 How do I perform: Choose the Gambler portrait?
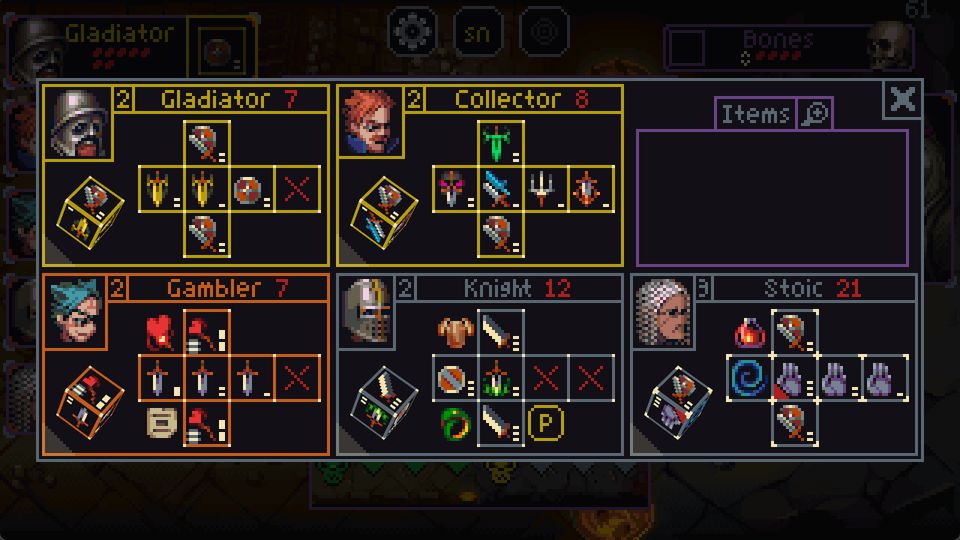tap(77, 312)
